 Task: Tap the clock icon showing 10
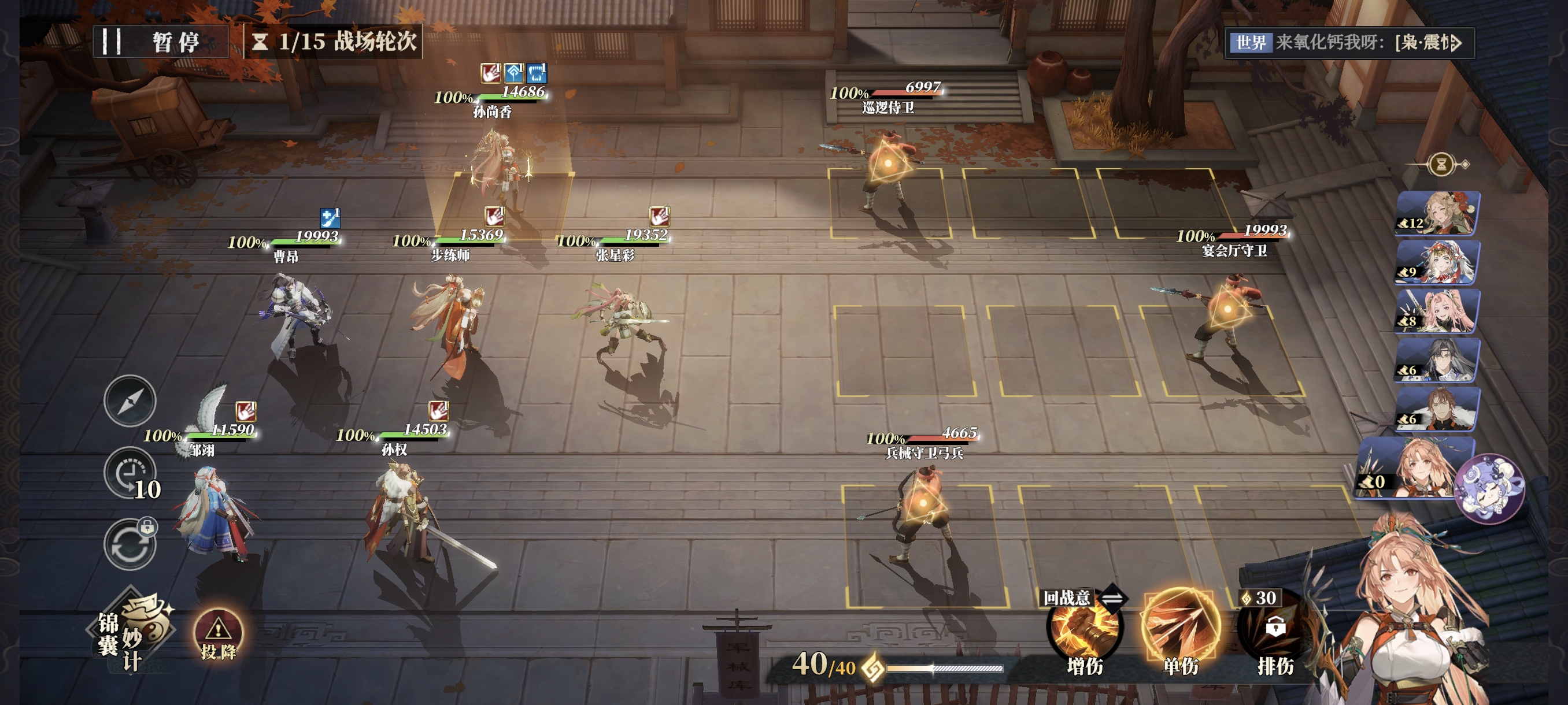click(x=130, y=473)
